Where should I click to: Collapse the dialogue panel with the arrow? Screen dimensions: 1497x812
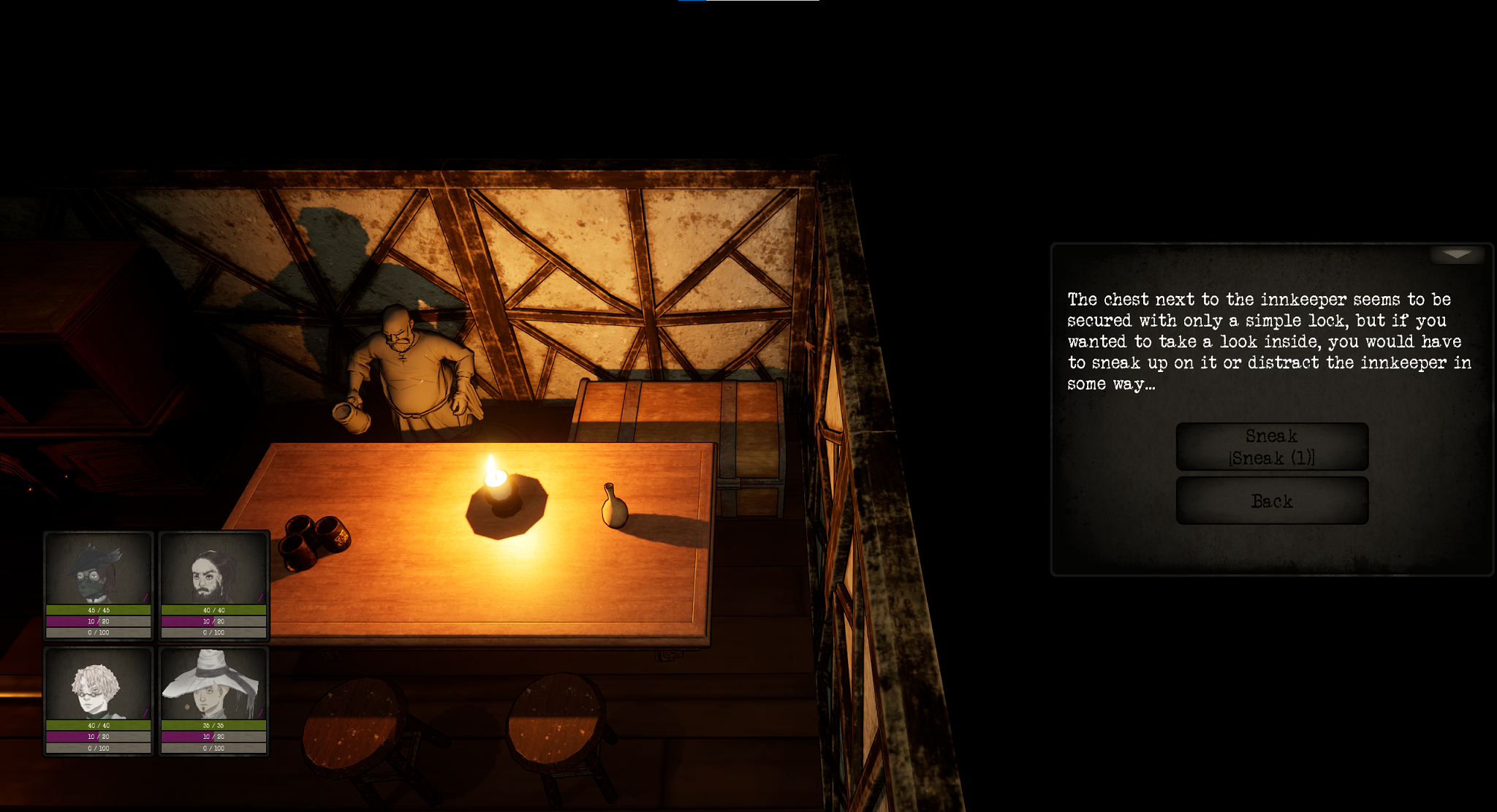tap(1456, 254)
